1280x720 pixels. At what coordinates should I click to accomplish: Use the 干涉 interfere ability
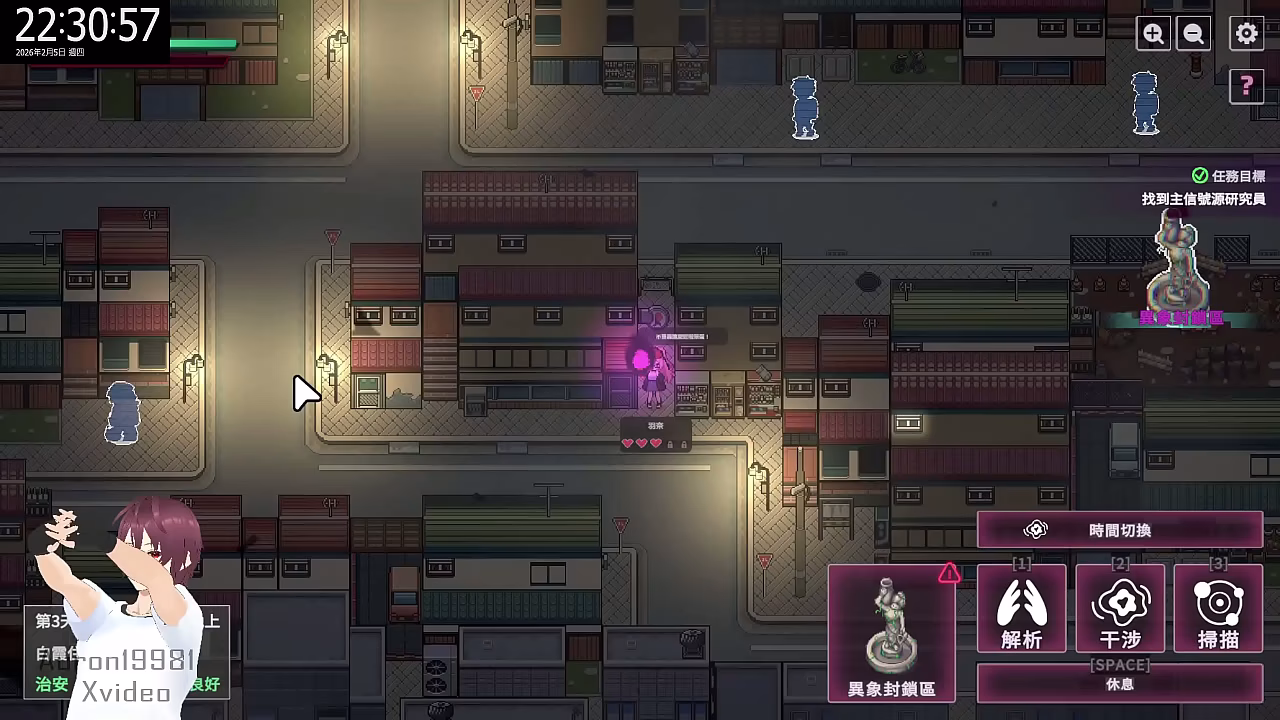click(1120, 609)
